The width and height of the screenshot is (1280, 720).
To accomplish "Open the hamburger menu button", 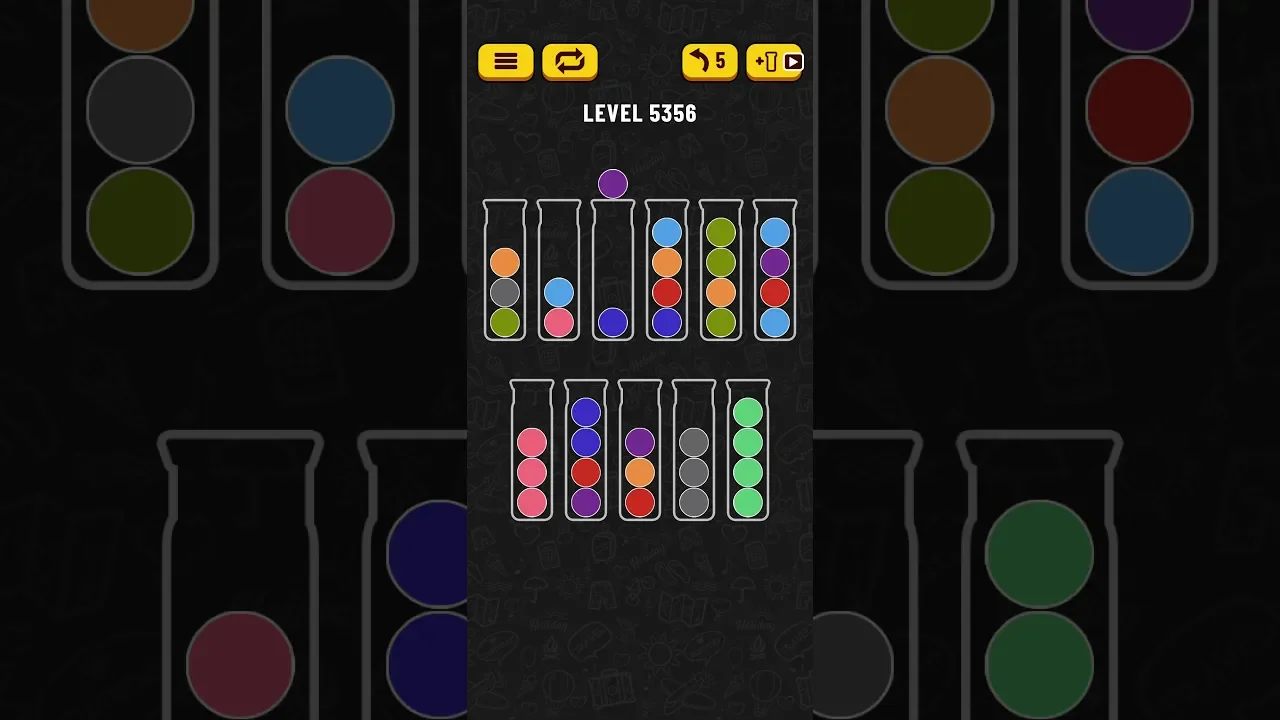I will 505,62.
